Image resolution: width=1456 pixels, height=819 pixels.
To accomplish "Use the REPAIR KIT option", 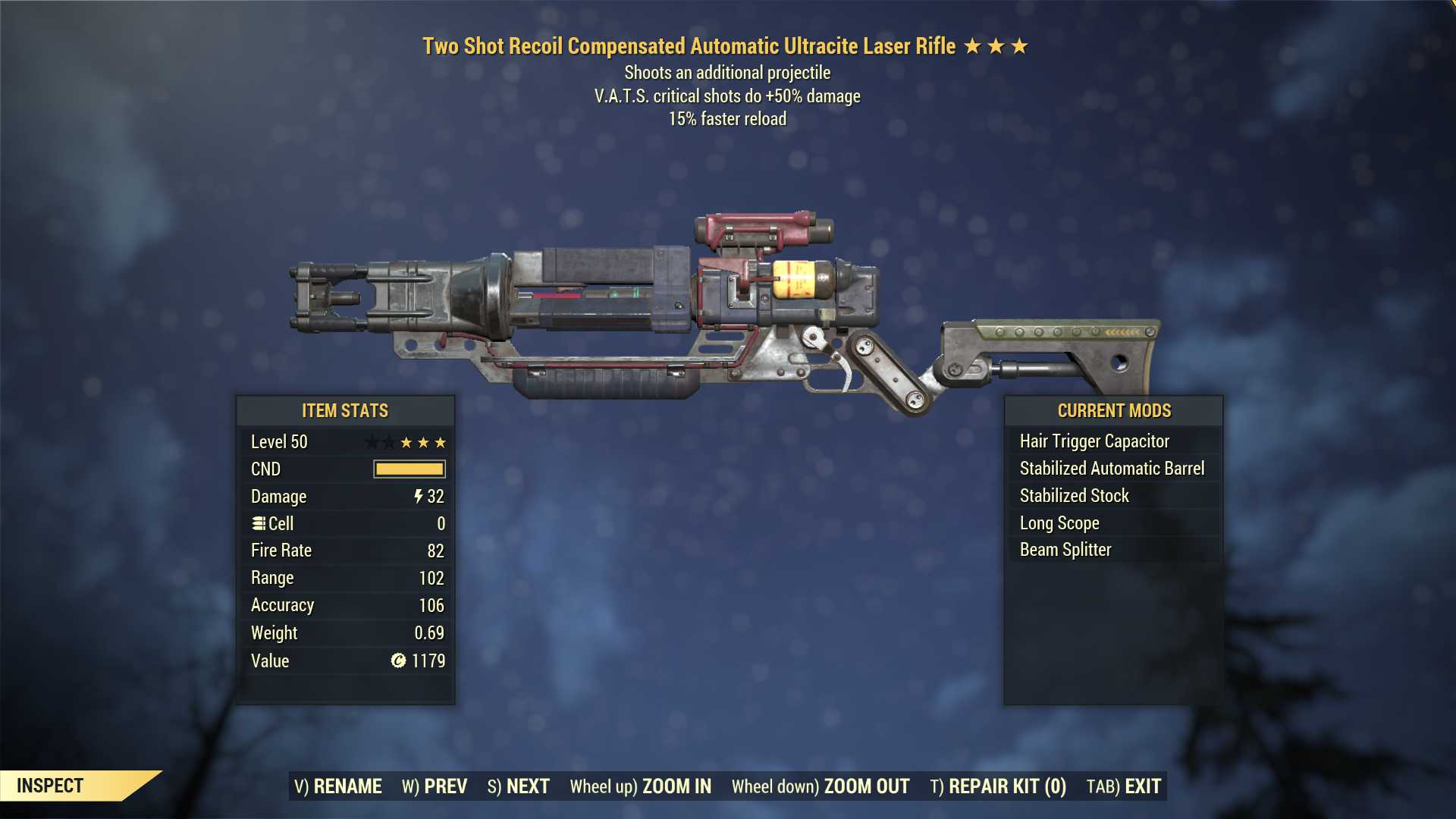I will coord(998,786).
